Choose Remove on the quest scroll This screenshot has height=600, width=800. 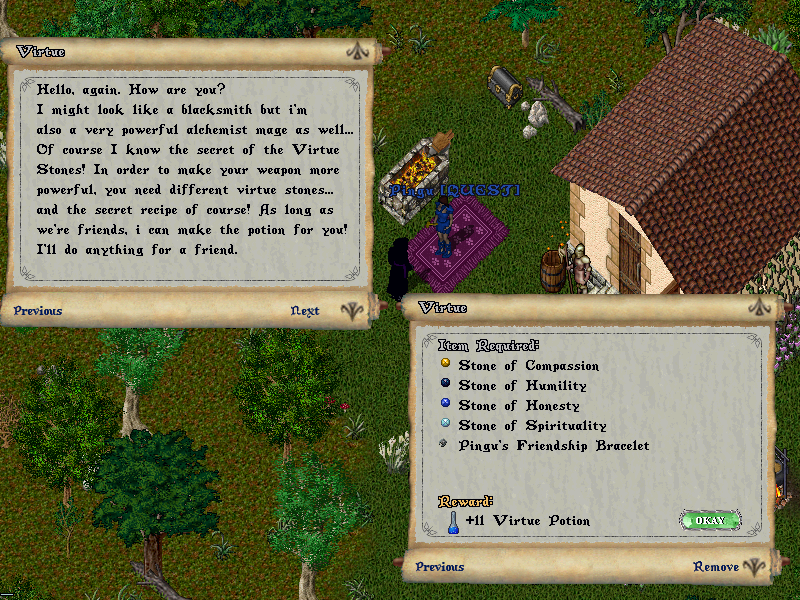[716, 567]
